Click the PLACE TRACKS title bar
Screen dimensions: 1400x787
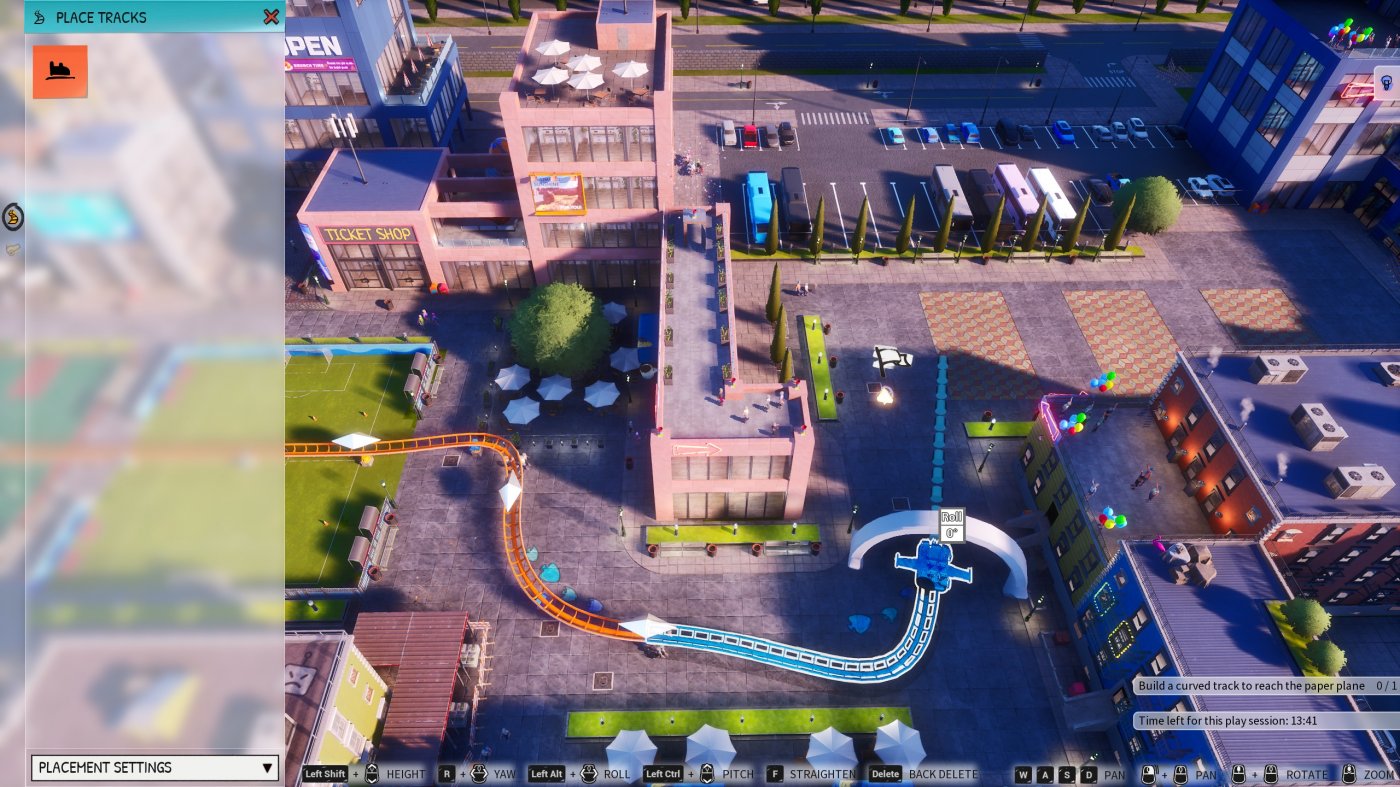tap(100, 17)
